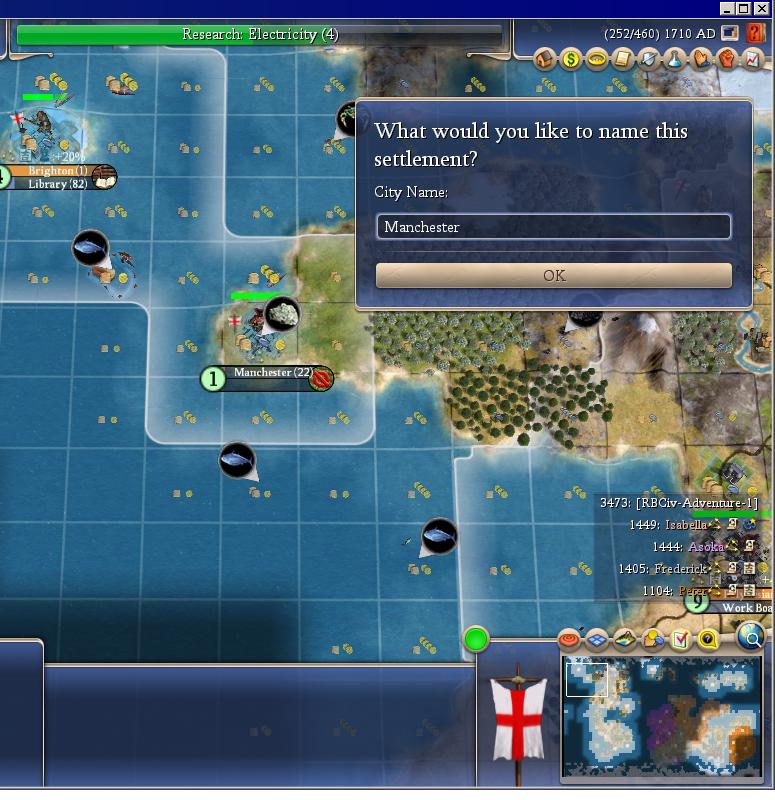Click the City Name text field
This screenshot has width=775, height=800.
point(553,227)
